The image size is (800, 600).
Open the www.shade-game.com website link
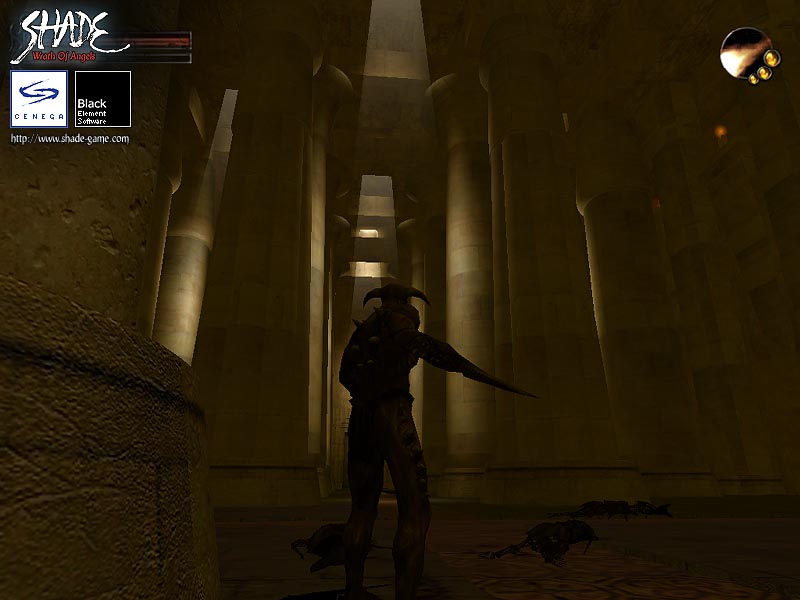[70, 139]
